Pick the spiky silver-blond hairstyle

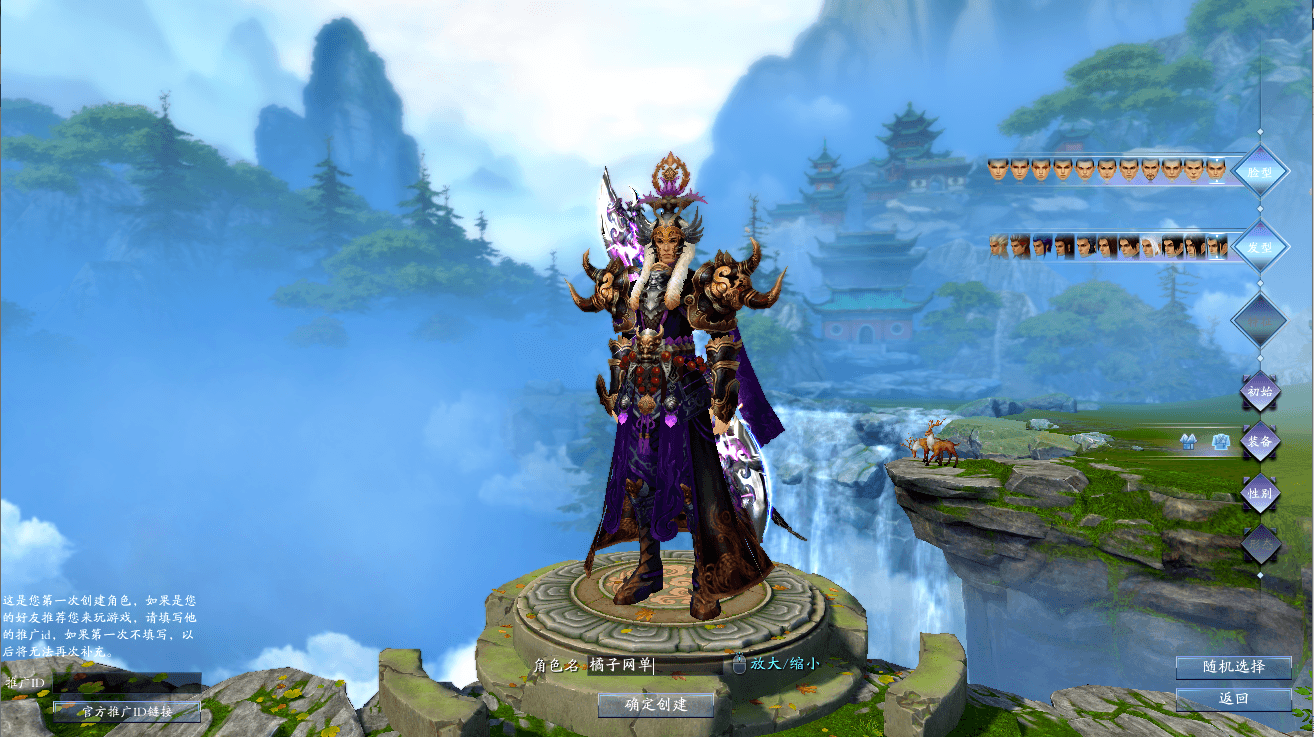click(997, 247)
